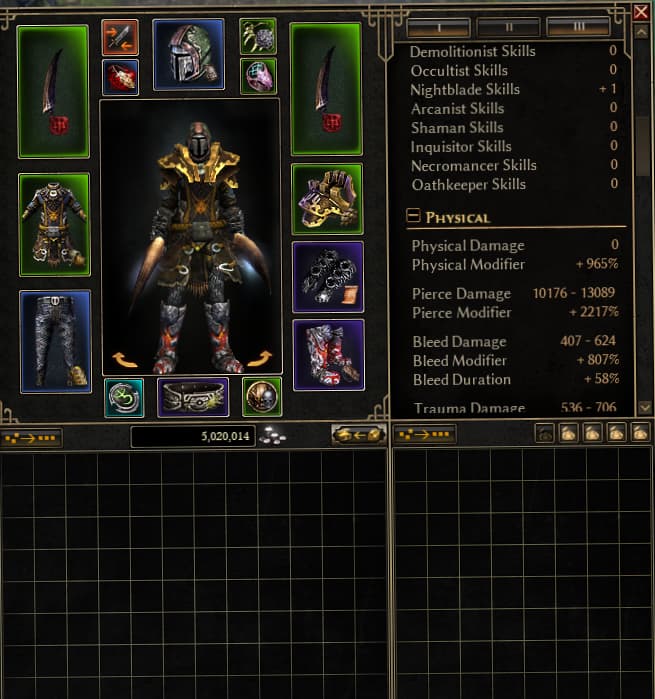Select the left-hand curved blade weapon slot
Viewport: 655px width, 699px height.
[x=53, y=92]
